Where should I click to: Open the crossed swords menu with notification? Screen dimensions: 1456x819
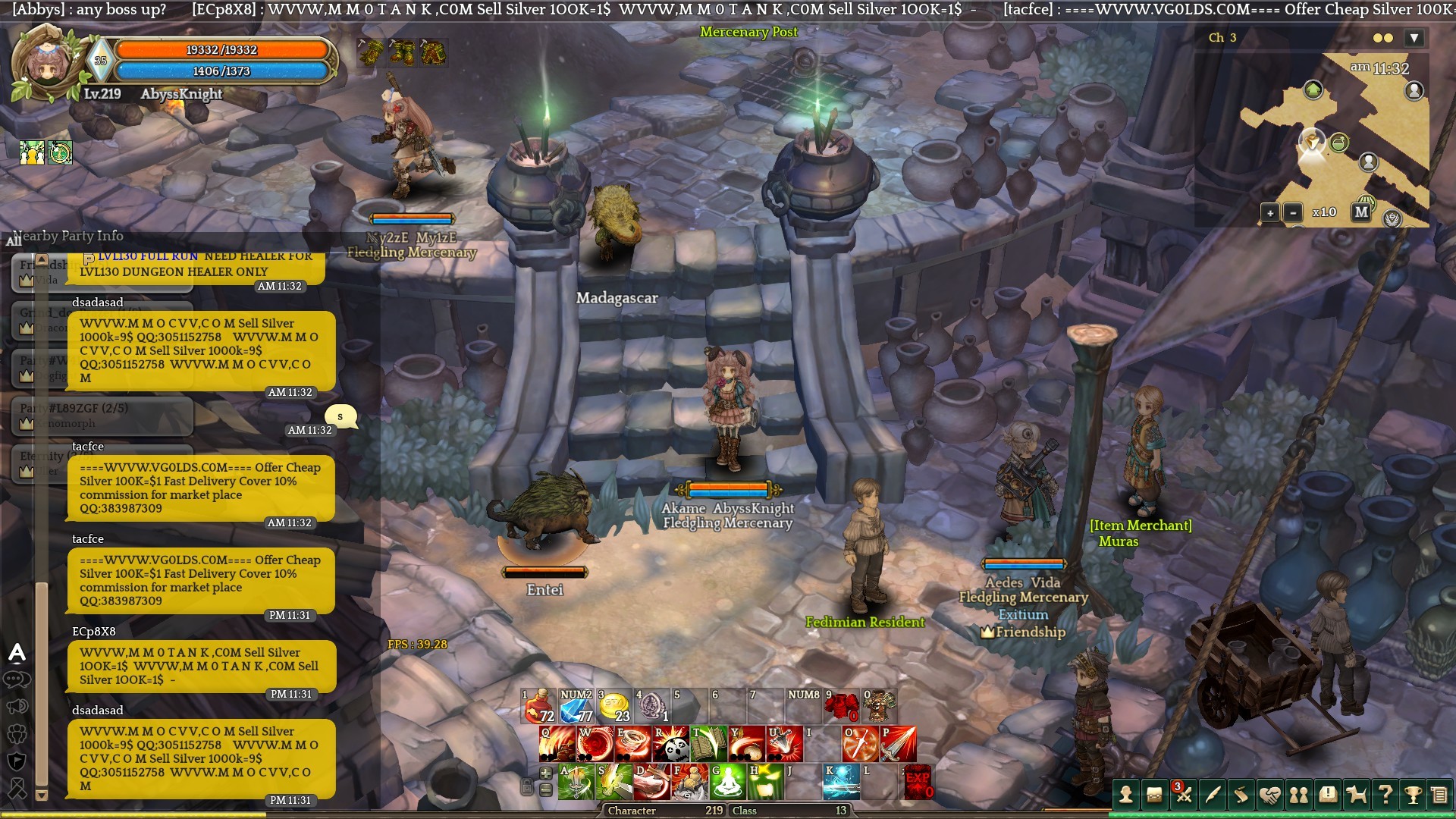[x=1183, y=795]
